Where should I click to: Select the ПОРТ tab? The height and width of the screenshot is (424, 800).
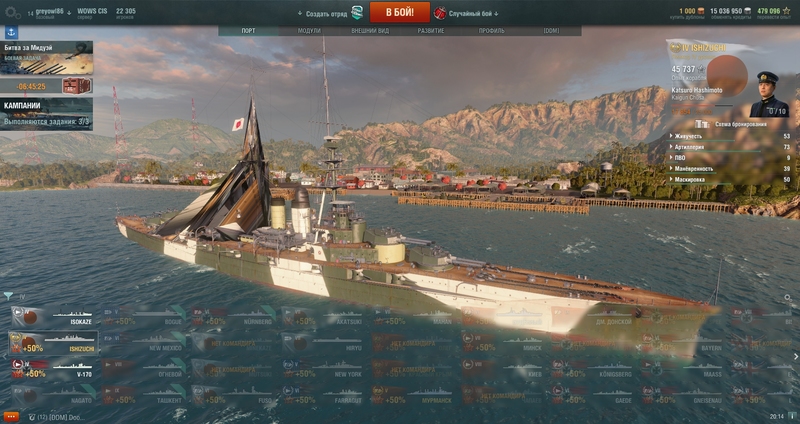tap(248, 31)
